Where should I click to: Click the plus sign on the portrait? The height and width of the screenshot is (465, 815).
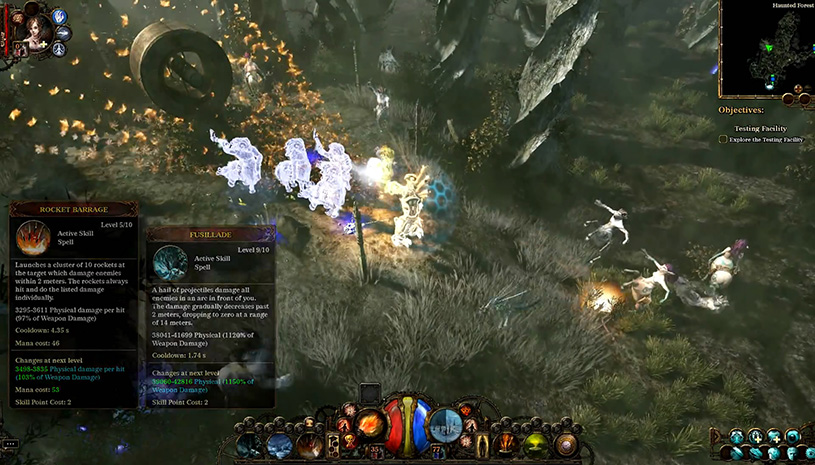click(44, 46)
